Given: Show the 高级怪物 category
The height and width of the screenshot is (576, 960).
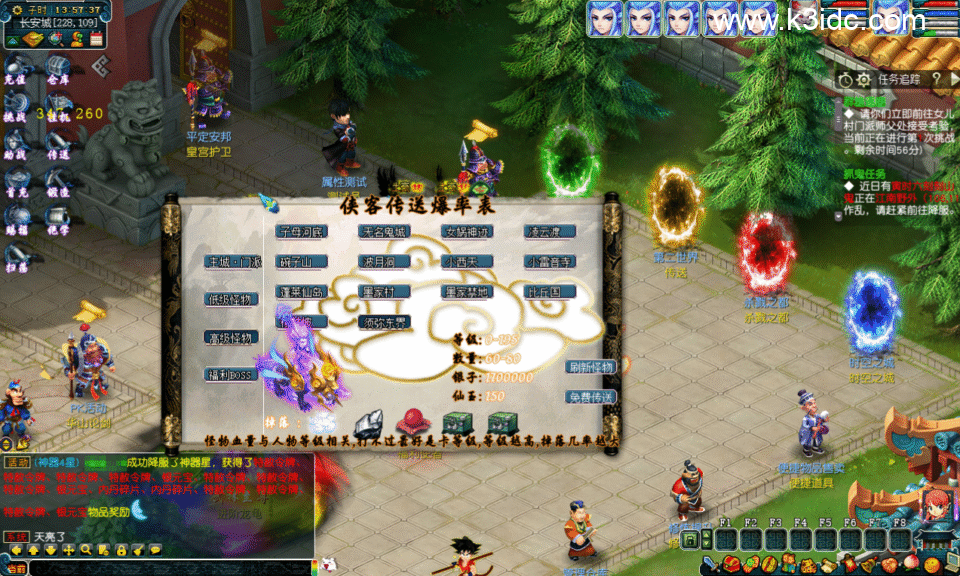Looking at the screenshot, I should pos(232,337).
